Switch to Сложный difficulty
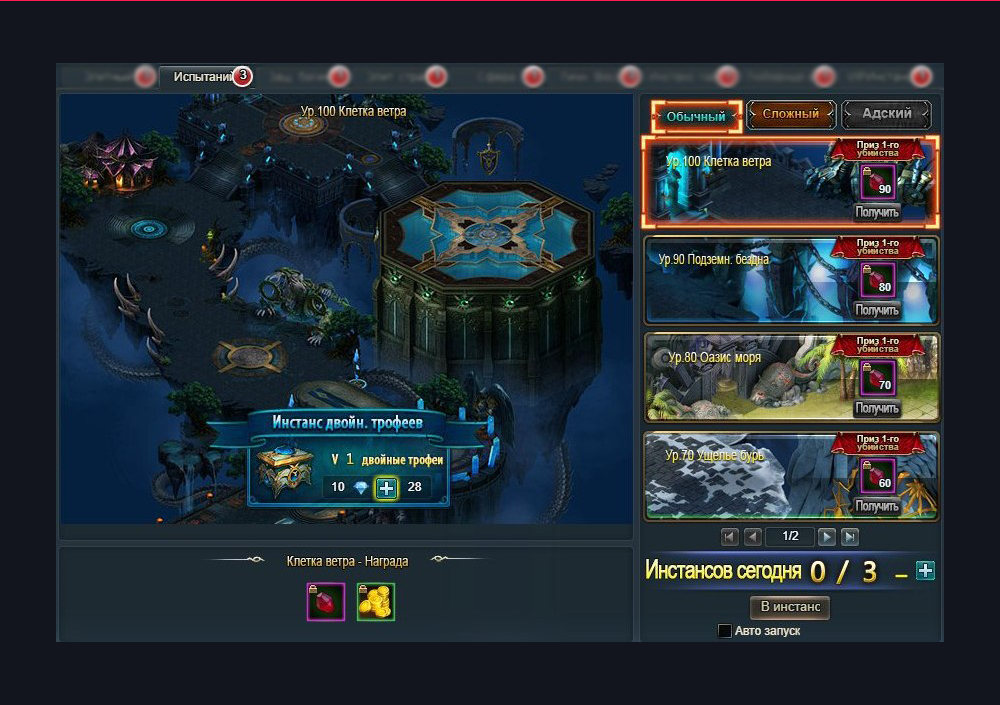The width and height of the screenshot is (1000, 705). (x=790, y=115)
